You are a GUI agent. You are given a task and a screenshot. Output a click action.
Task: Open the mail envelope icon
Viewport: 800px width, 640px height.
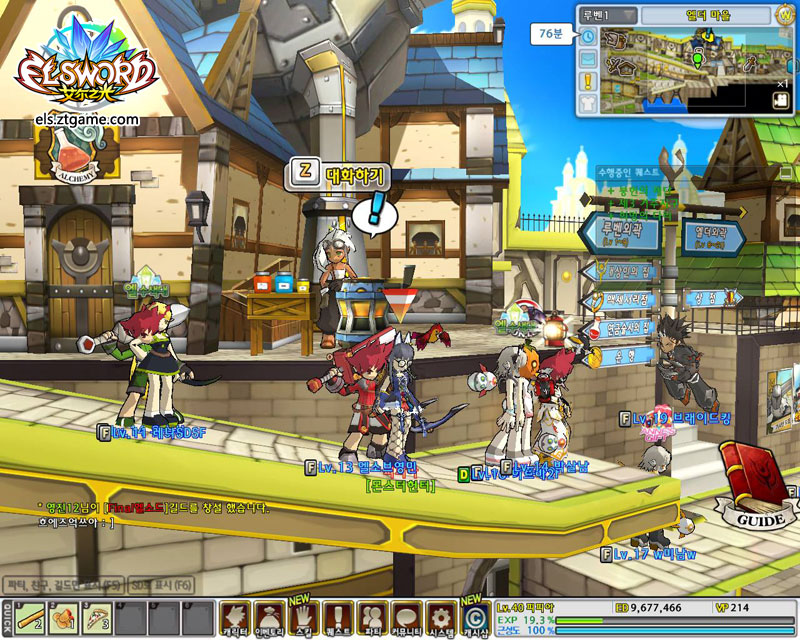588,58
